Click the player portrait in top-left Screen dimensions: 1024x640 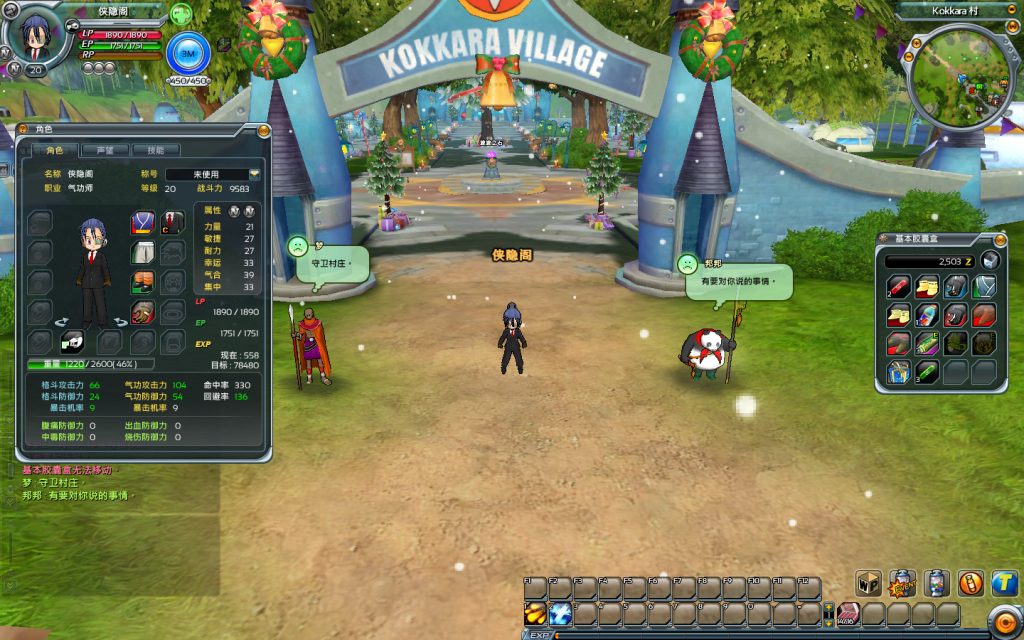click(x=36, y=38)
